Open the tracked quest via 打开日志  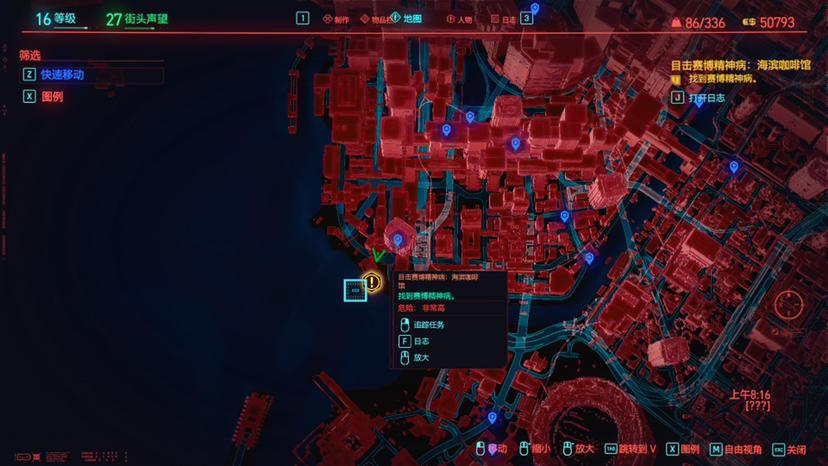pyautogui.click(x=706, y=98)
